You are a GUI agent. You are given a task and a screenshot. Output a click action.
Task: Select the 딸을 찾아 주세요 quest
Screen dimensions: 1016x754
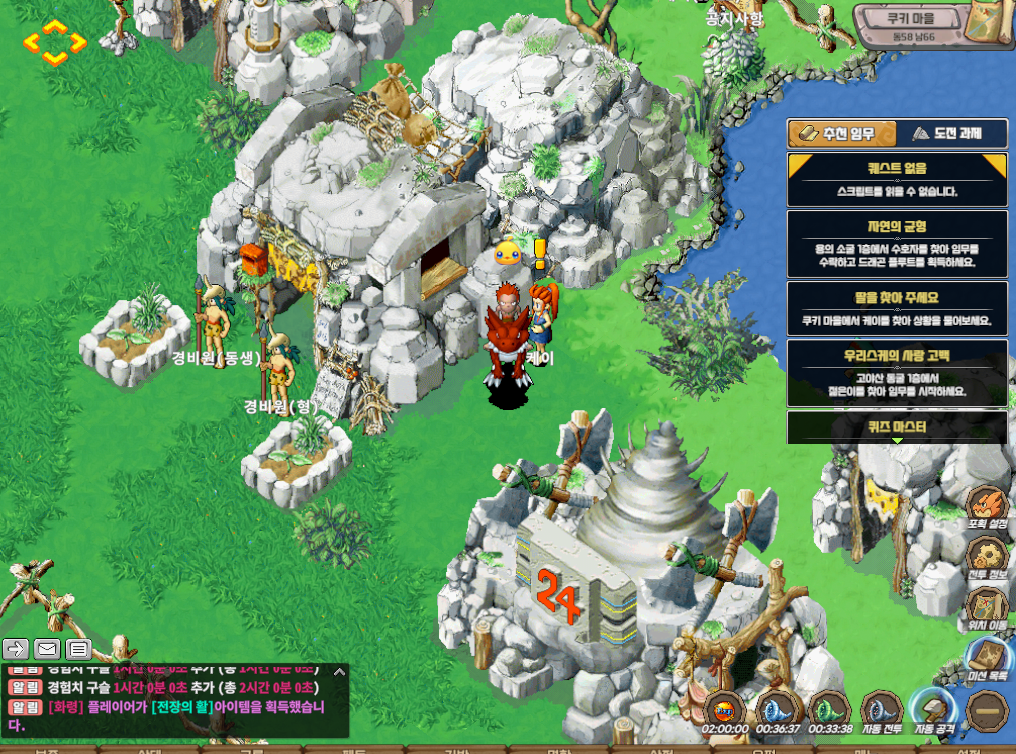[897, 308]
